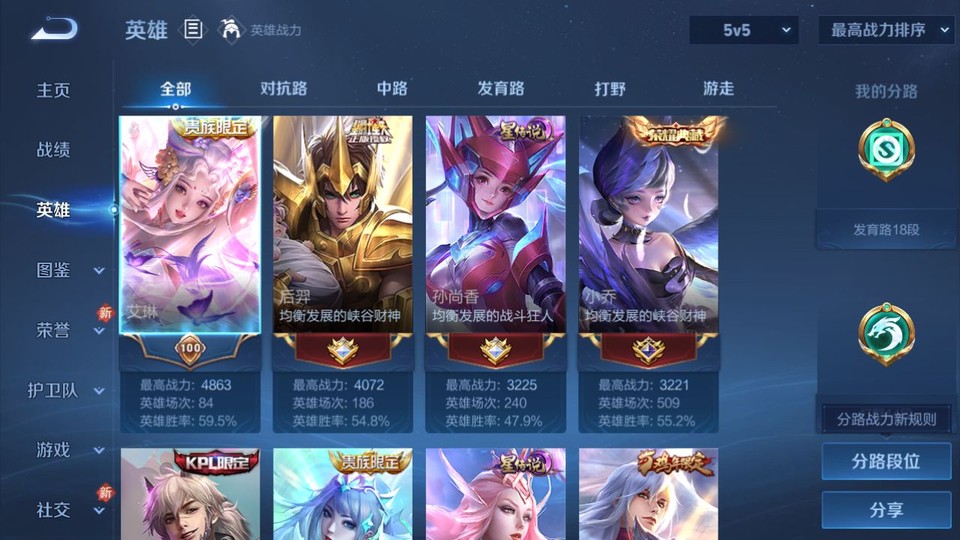Click the 分享 share button

coord(886,510)
